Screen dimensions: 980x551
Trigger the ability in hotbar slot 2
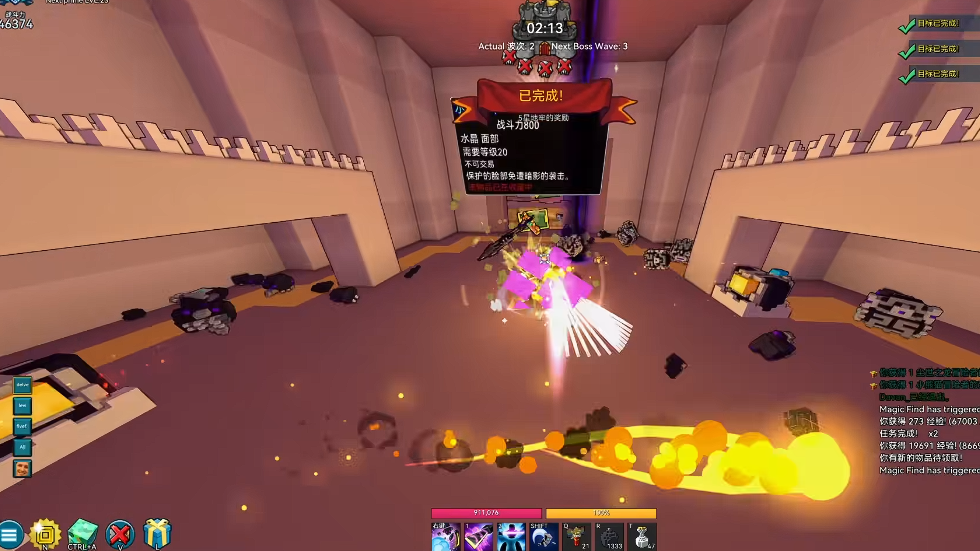click(x=511, y=536)
